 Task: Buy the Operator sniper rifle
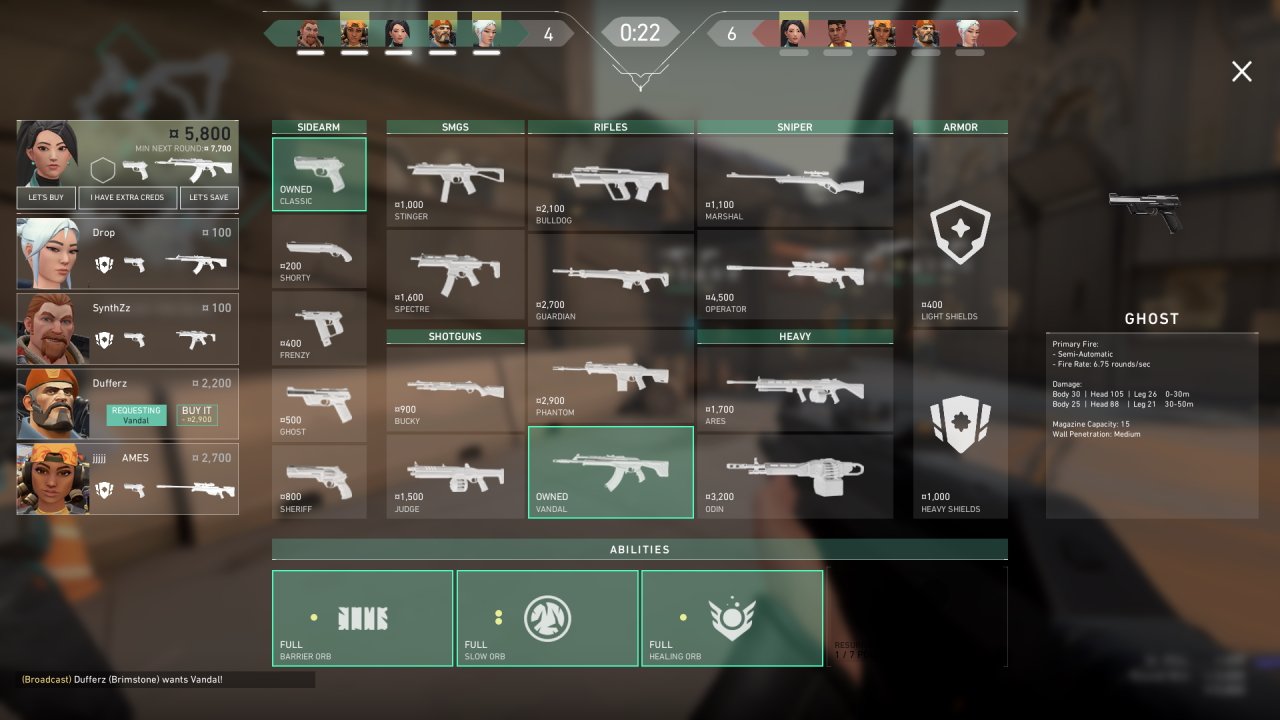coord(795,274)
